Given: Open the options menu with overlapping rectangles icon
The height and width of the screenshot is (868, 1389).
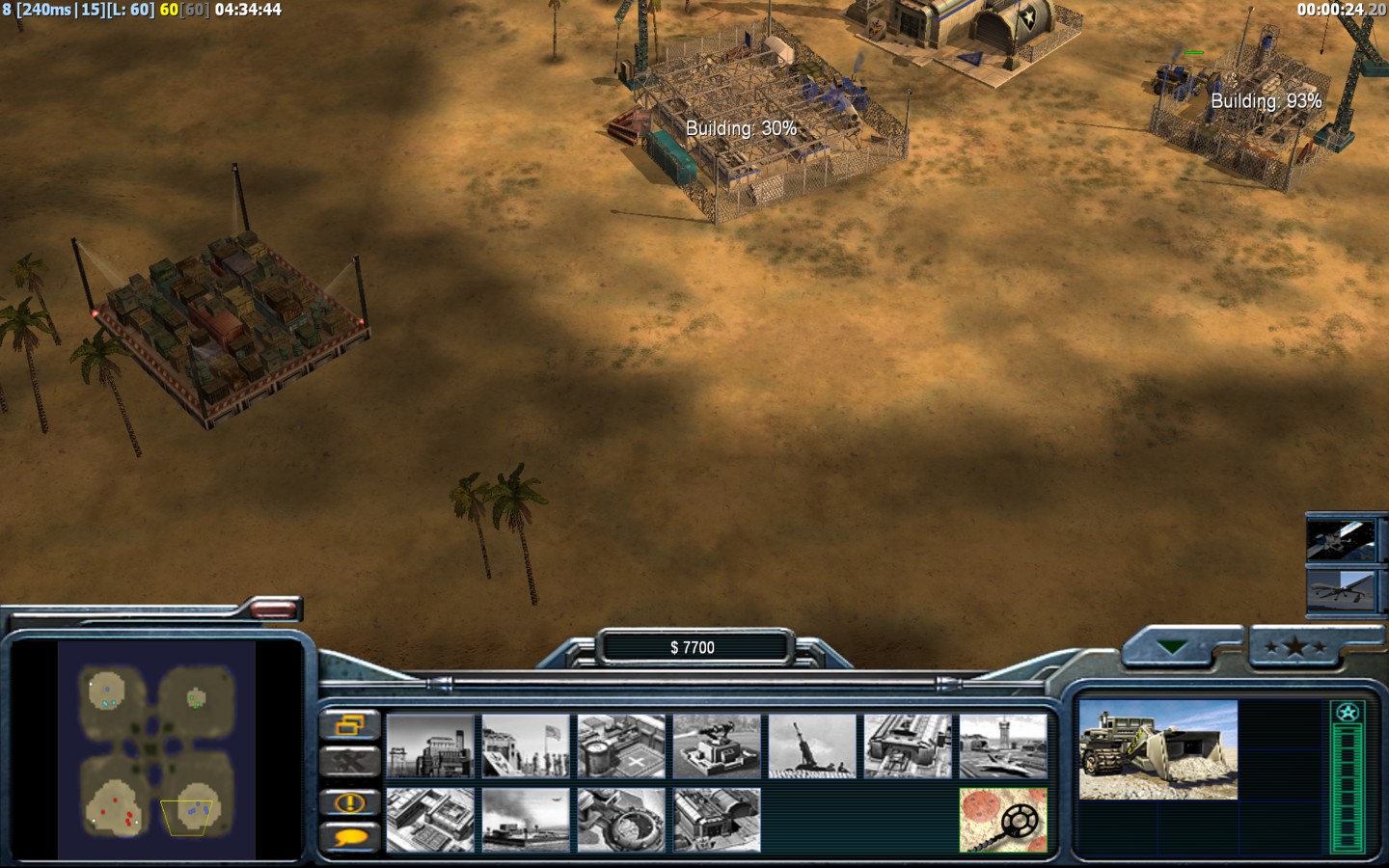Looking at the screenshot, I should click(x=349, y=724).
